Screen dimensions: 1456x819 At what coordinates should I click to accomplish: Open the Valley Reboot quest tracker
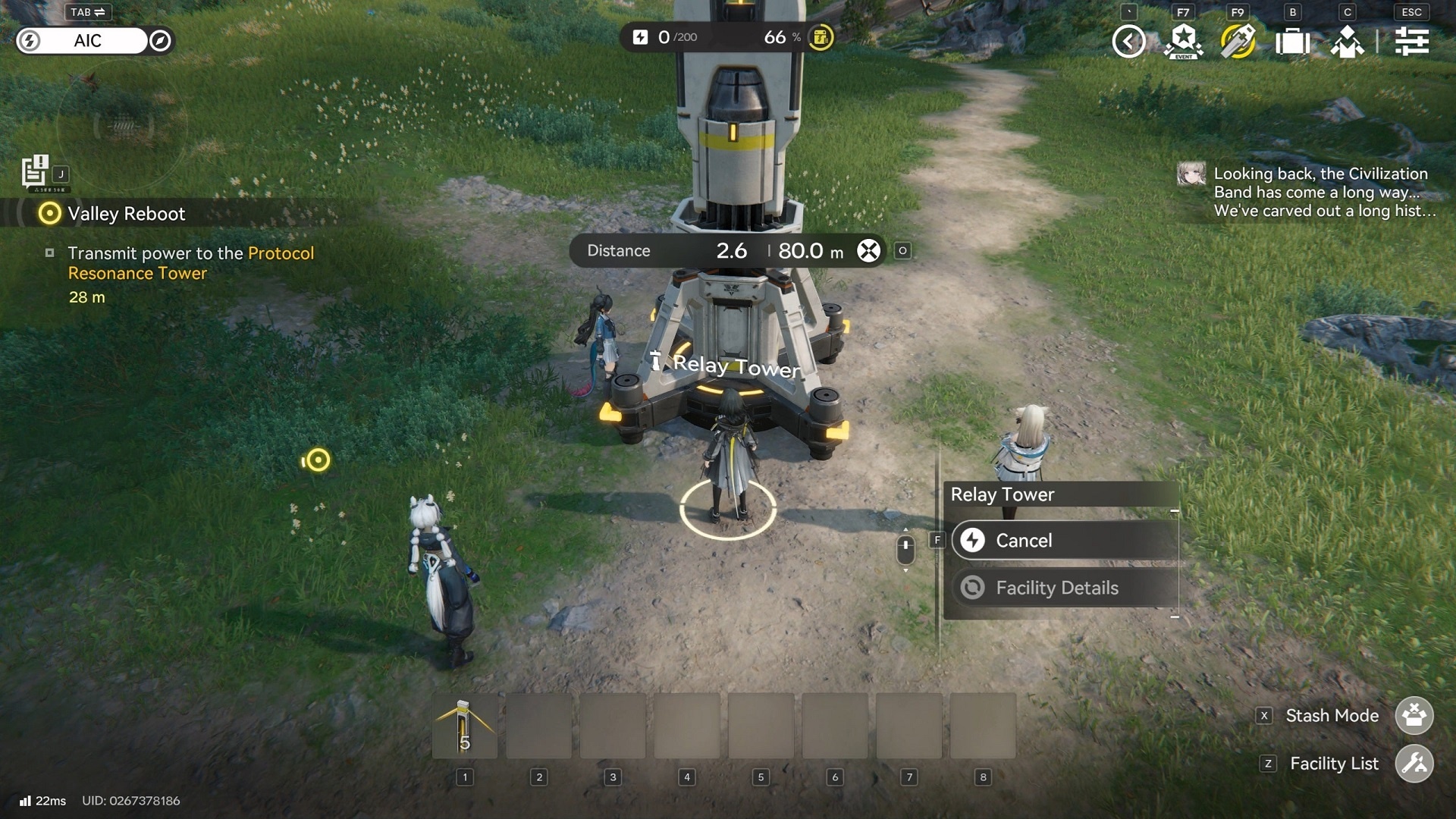pos(126,214)
